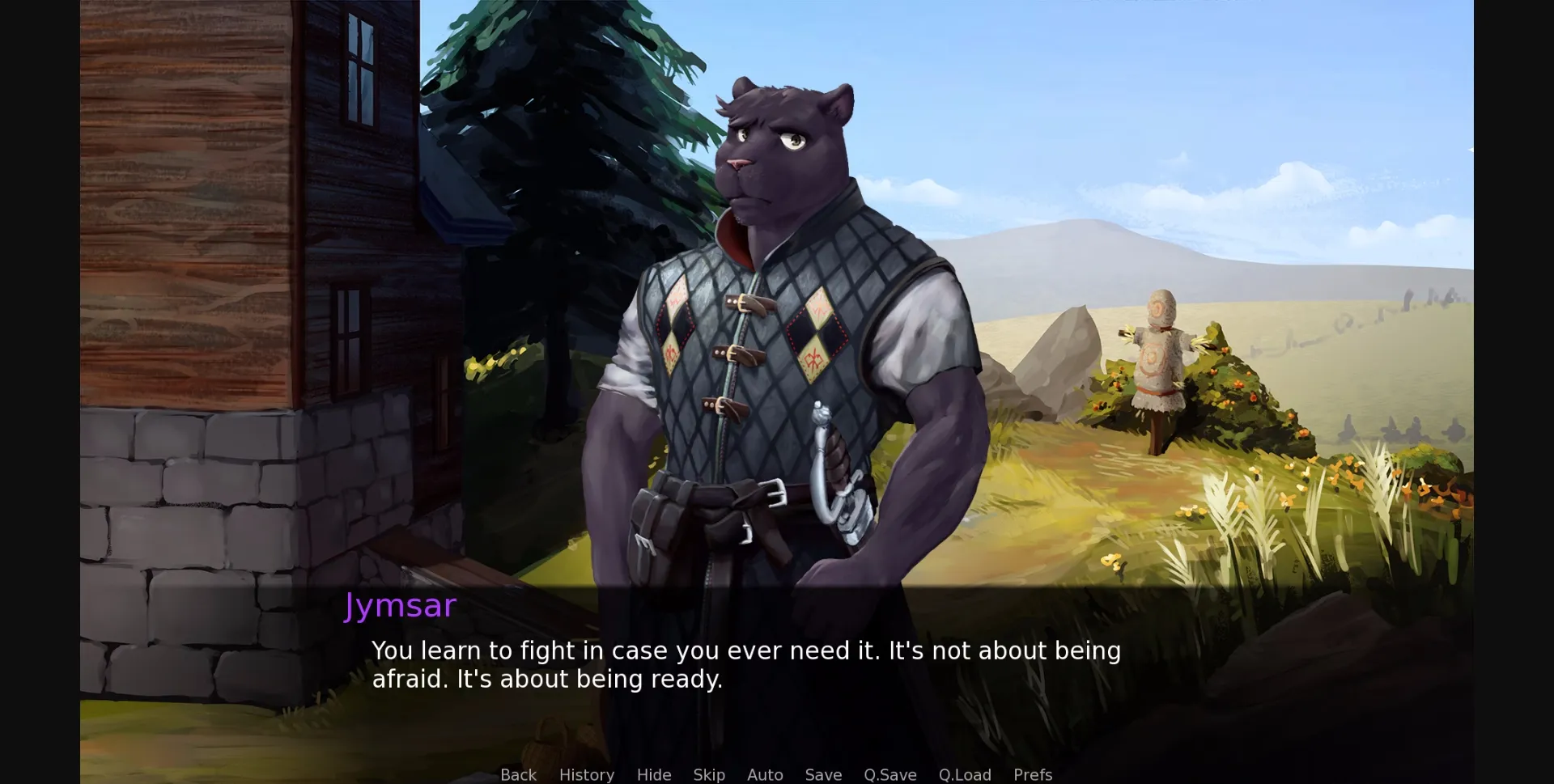The height and width of the screenshot is (784, 1554).
Task: Open the Save screen
Action: (x=822, y=774)
